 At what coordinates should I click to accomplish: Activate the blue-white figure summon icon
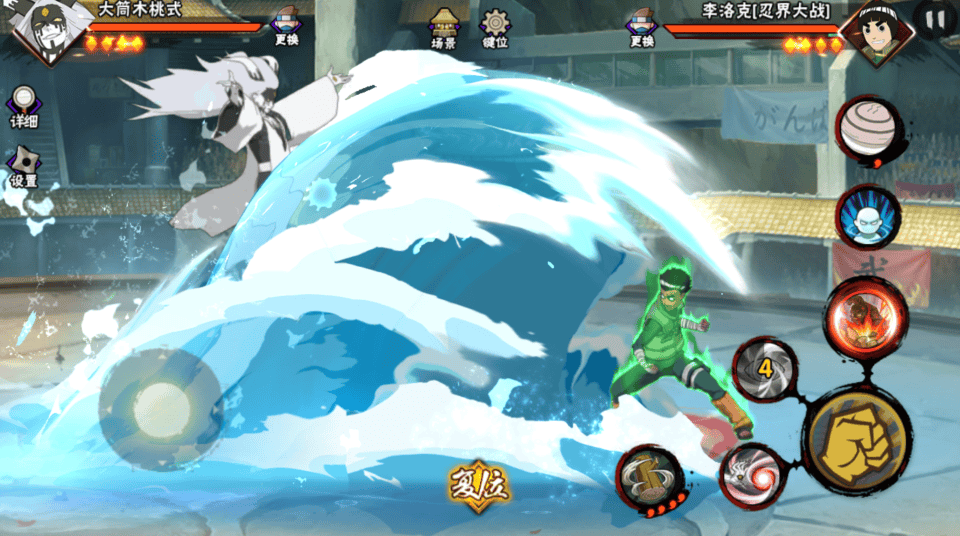coord(866,216)
